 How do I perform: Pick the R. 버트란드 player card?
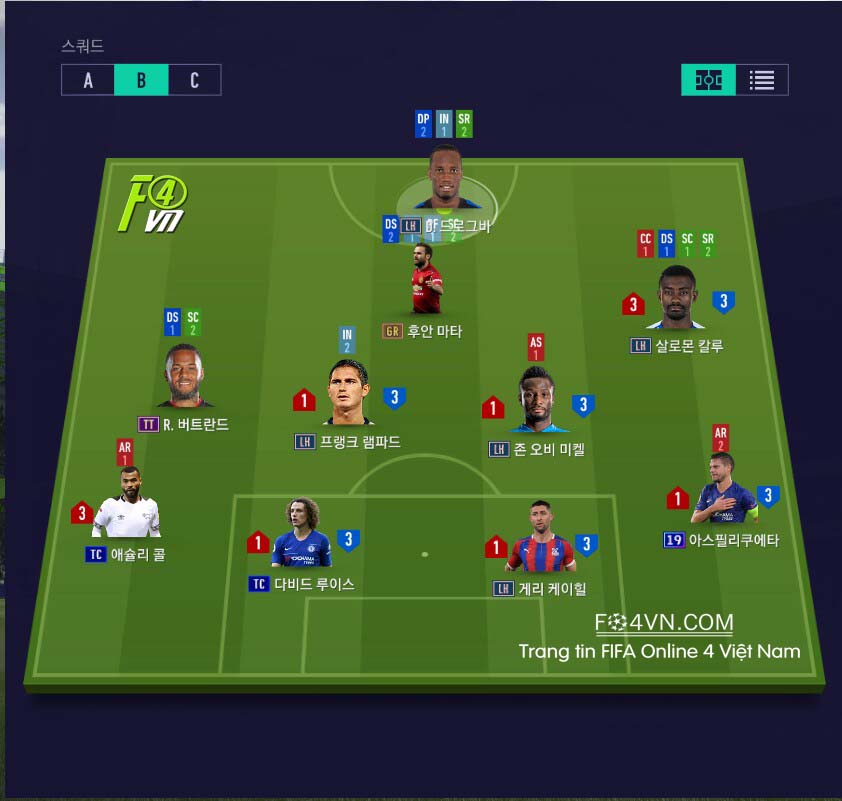[185, 377]
